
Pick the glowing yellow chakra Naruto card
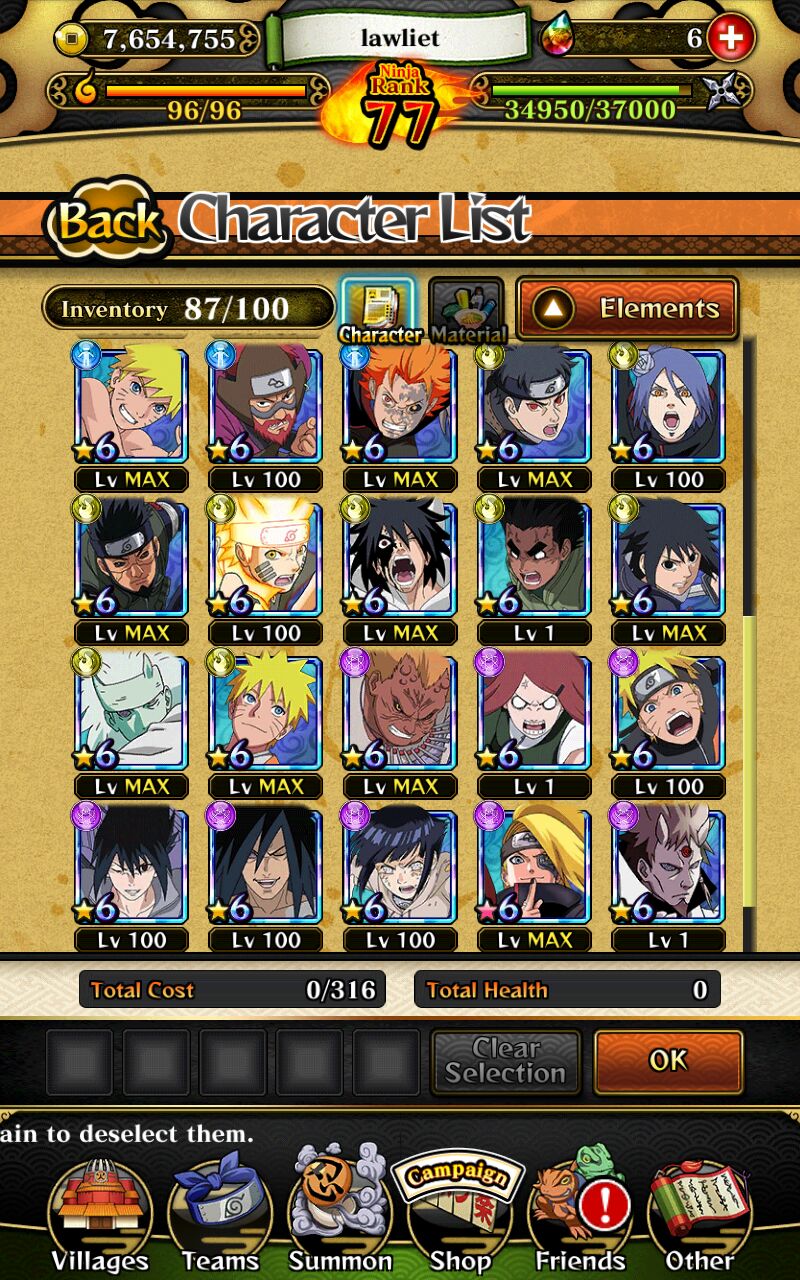265,559
